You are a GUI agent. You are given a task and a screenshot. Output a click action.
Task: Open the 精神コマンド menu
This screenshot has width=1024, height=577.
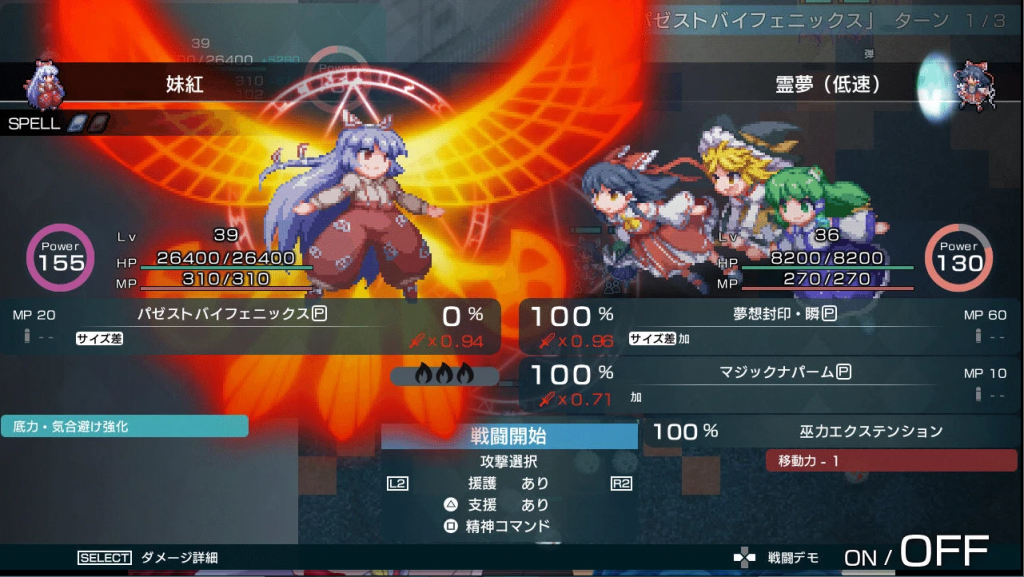click(509, 526)
